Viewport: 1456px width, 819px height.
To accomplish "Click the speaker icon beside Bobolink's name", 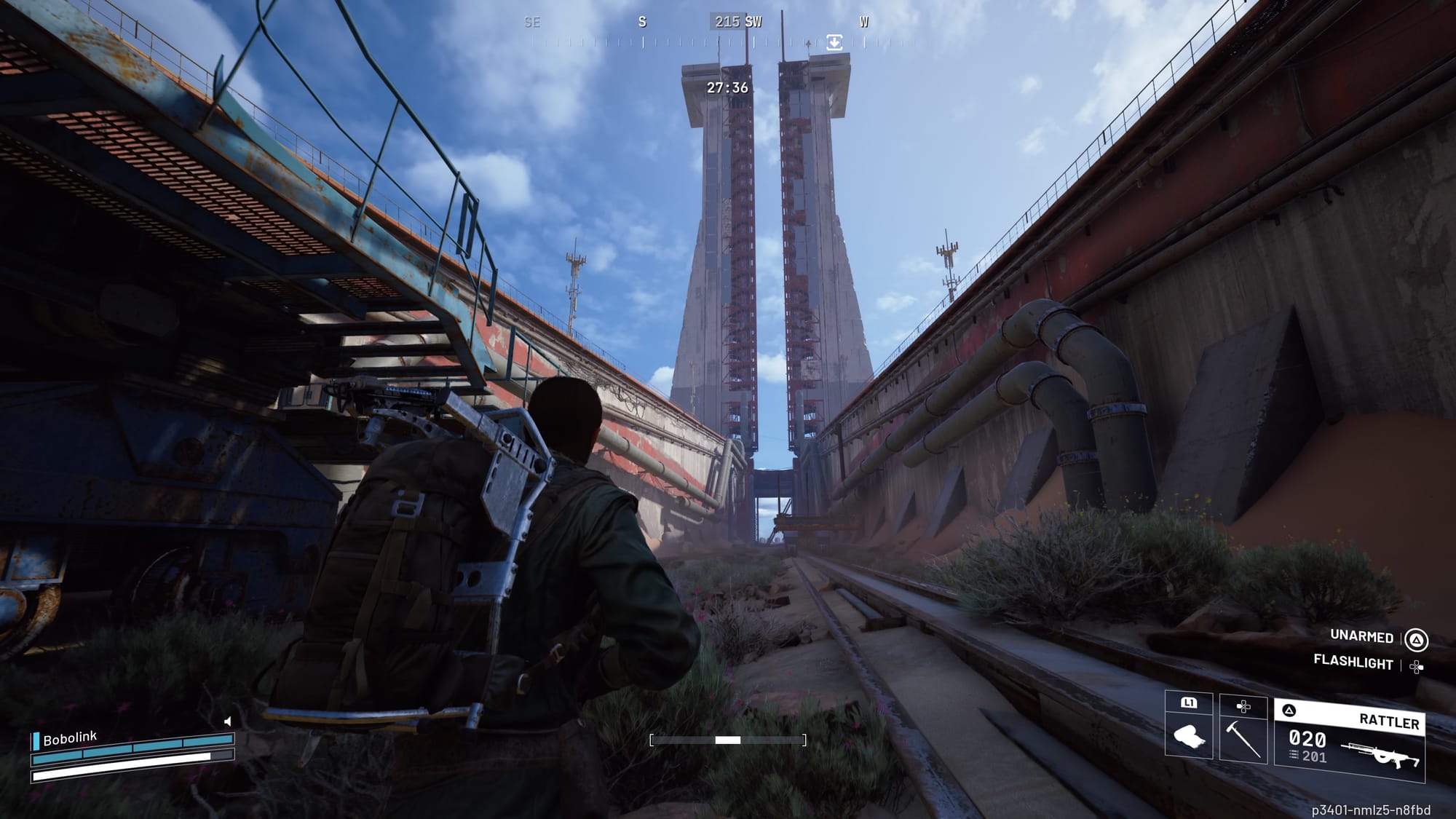I will pos(228,721).
